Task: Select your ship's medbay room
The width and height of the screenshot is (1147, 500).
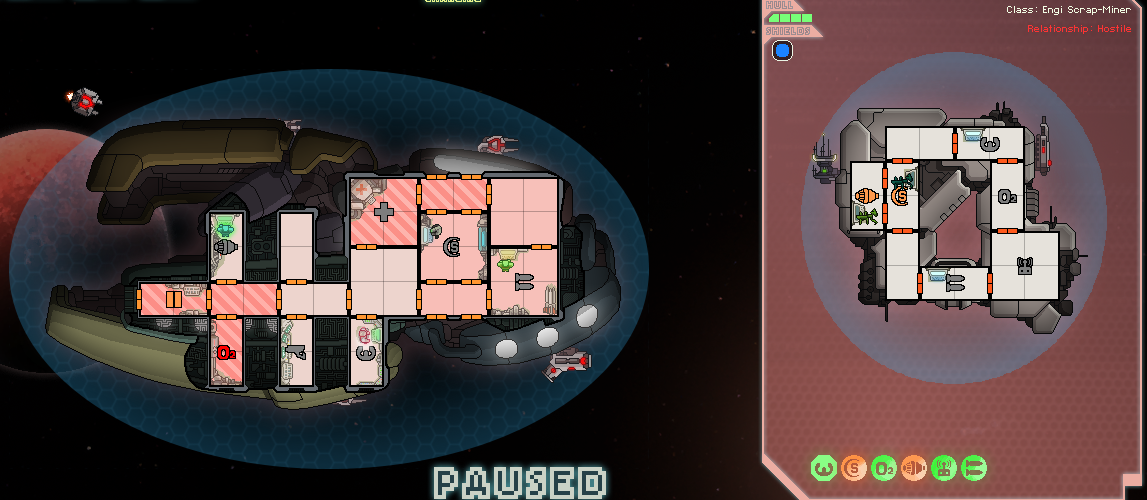Action: [x=383, y=211]
